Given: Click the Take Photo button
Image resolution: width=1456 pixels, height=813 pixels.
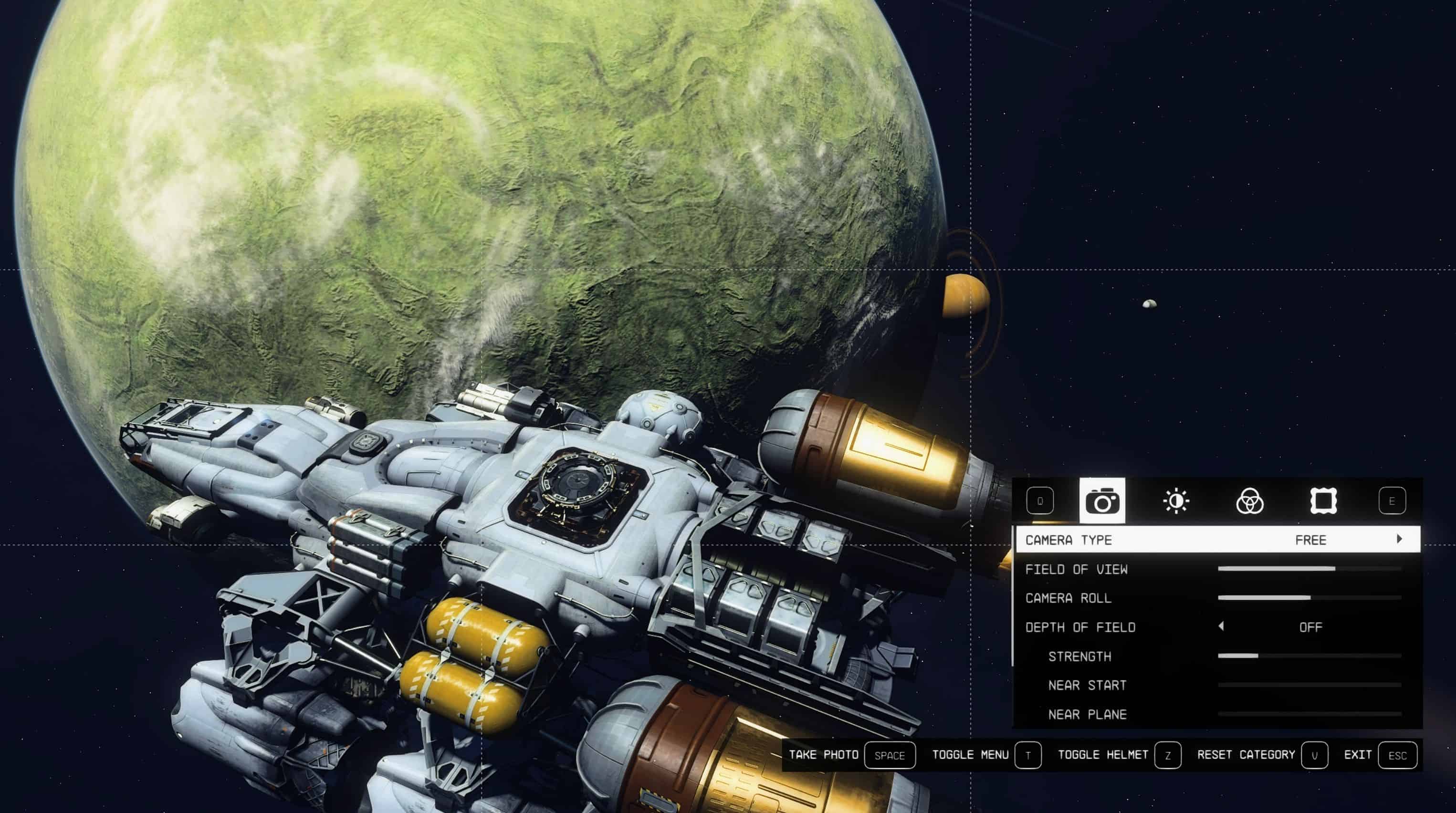Looking at the screenshot, I should click(889, 755).
